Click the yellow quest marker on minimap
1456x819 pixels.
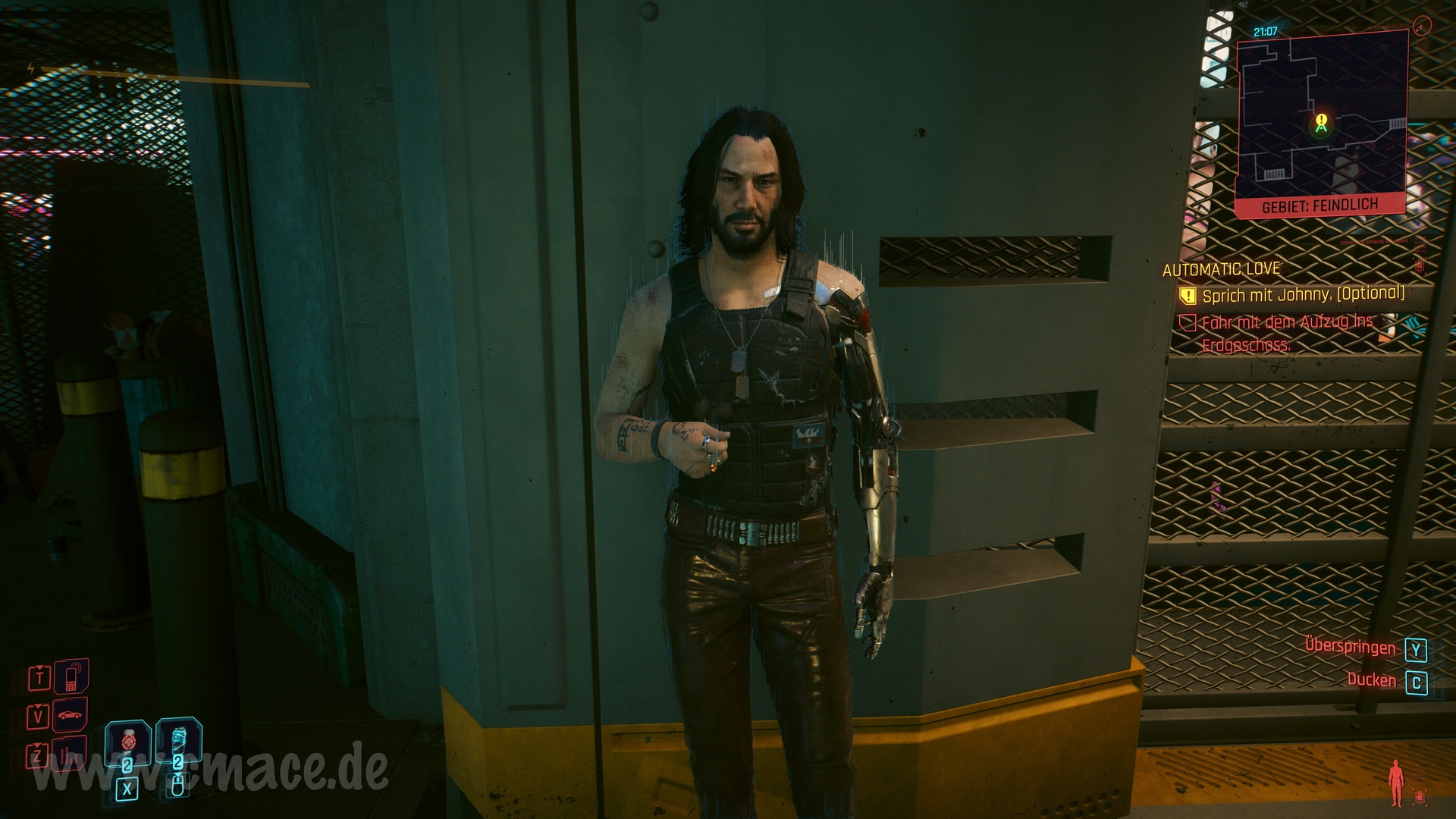(1322, 121)
